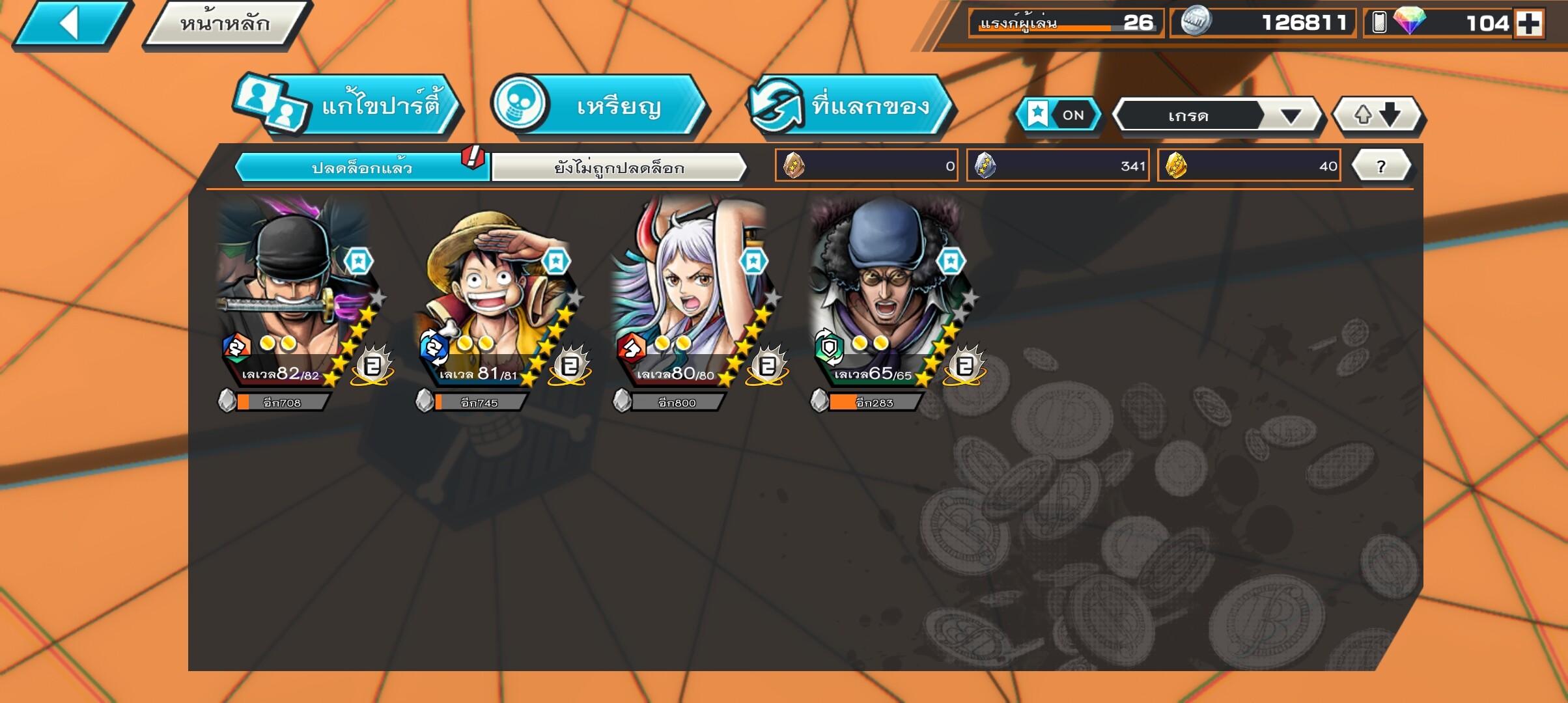Switch to ปลดล็อกแล้ว unlocked tab
1568x703 pixels.
[361, 167]
